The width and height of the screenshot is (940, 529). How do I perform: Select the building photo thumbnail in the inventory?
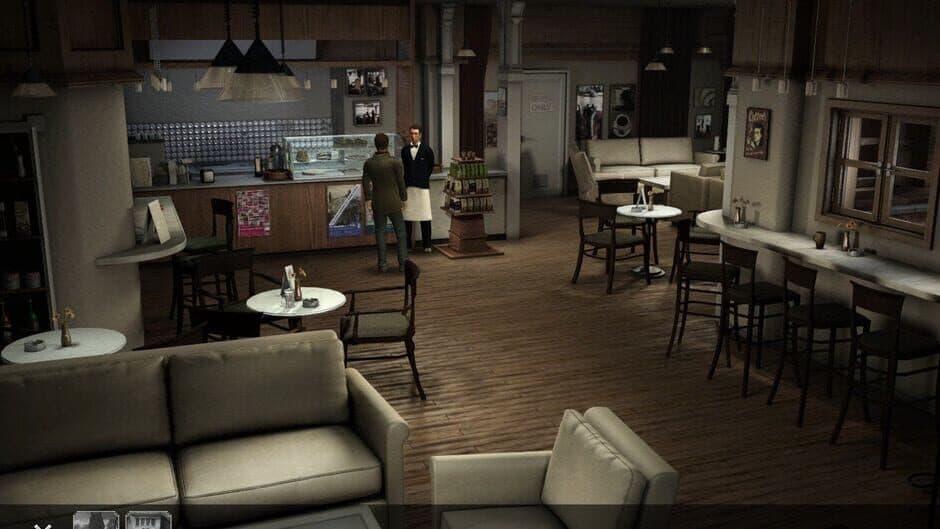(148, 520)
